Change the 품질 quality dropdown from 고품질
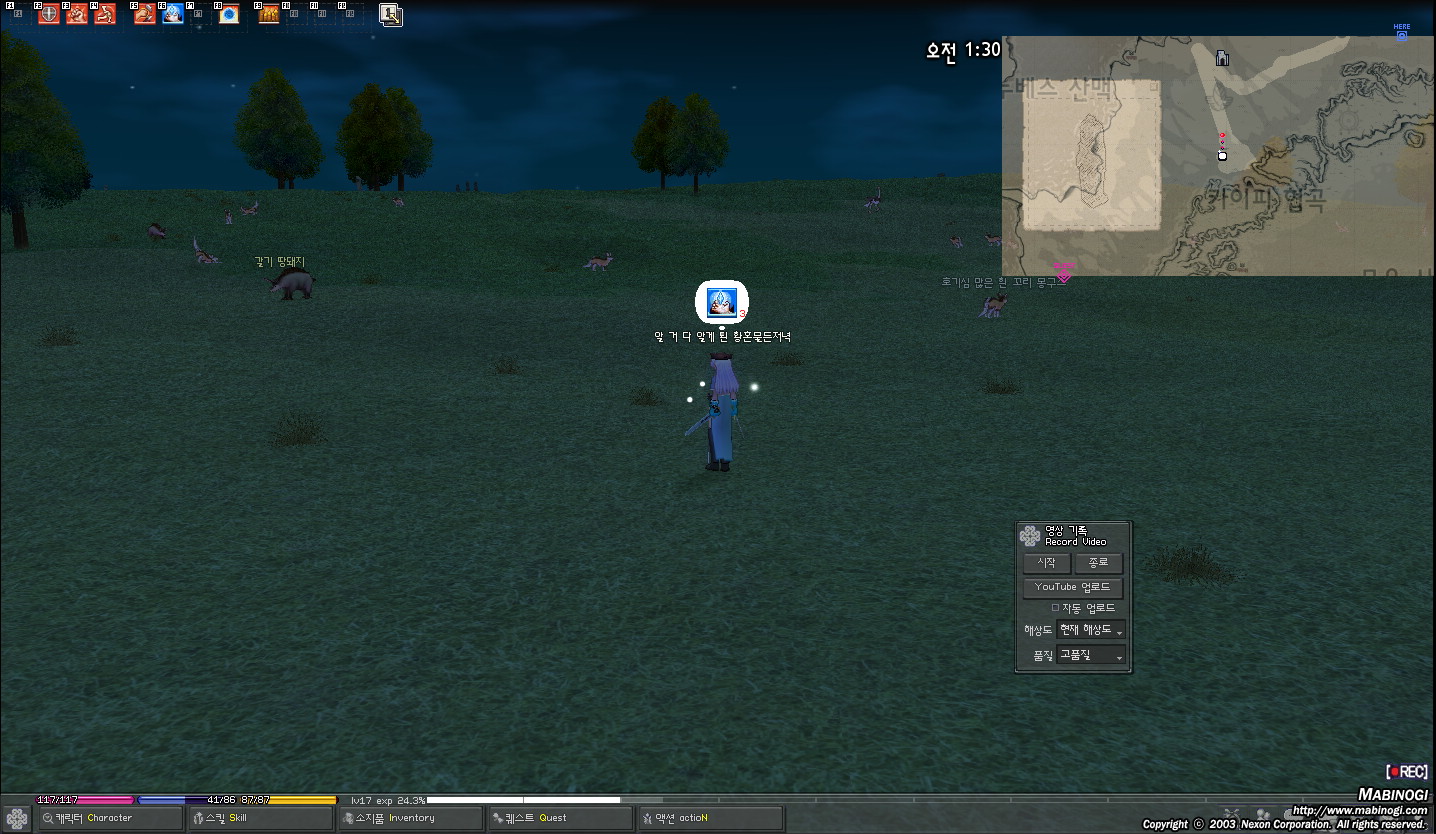This screenshot has width=1436, height=834. click(1089, 654)
